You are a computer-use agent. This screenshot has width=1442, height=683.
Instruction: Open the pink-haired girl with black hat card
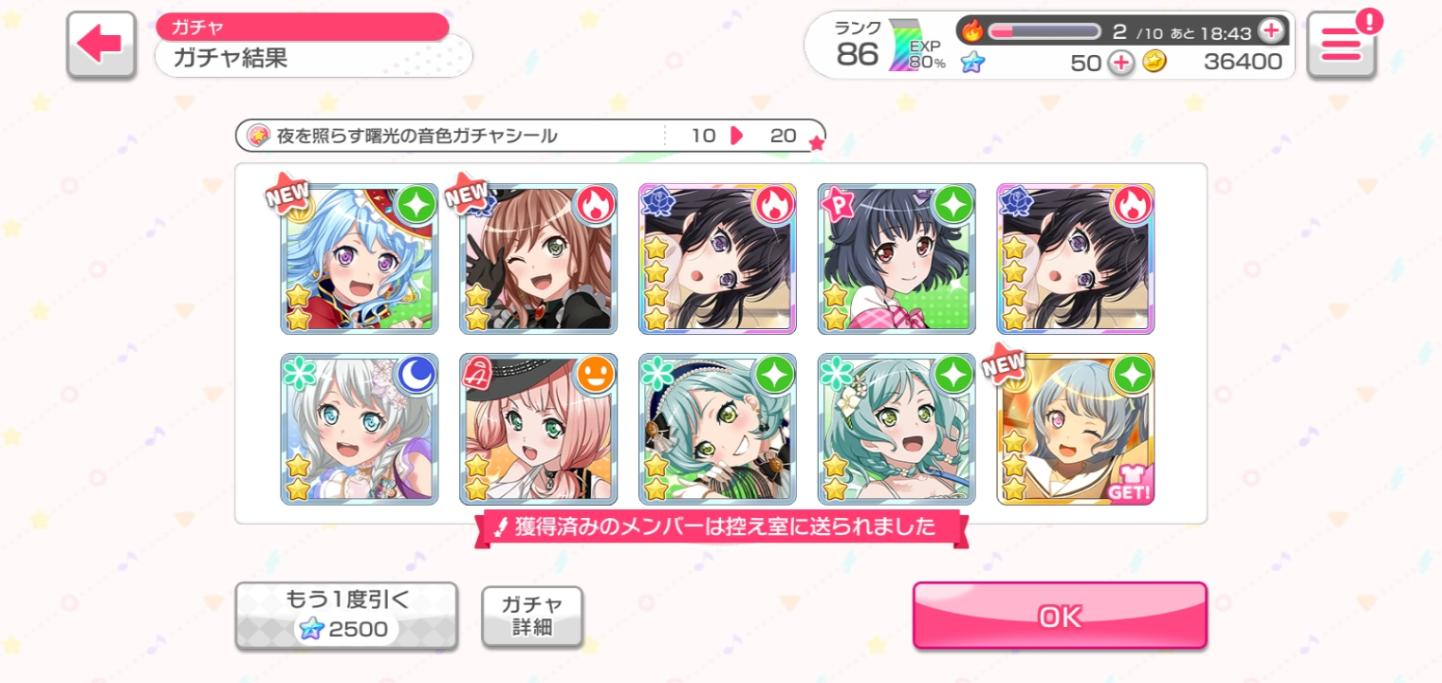(x=538, y=429)
